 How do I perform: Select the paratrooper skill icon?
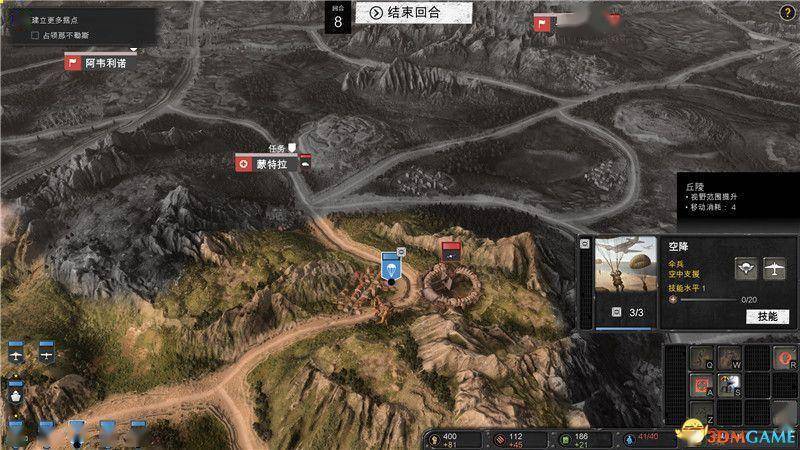pyautogui.click(x=746, y=267)
